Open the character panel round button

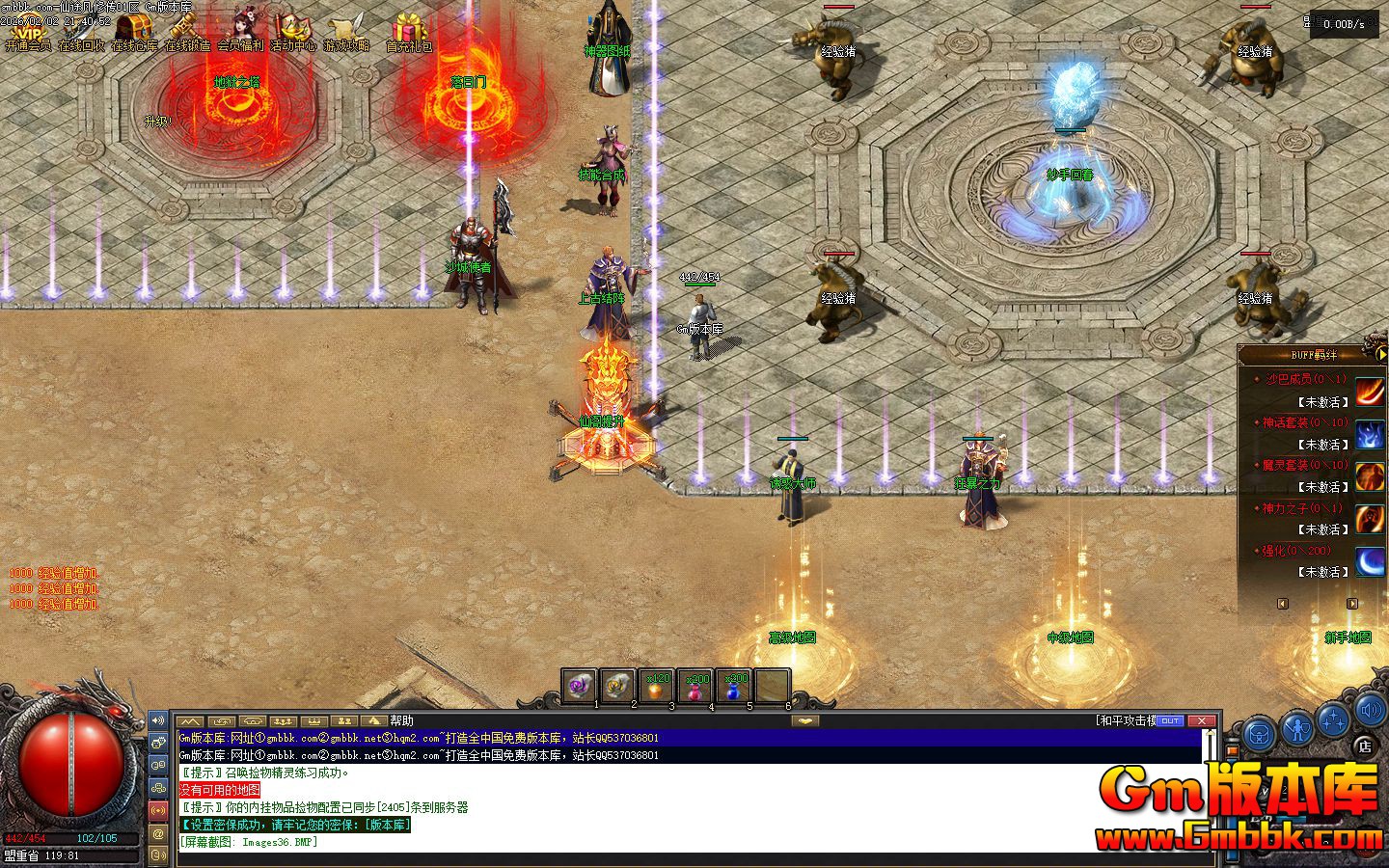coord(1297,728)
